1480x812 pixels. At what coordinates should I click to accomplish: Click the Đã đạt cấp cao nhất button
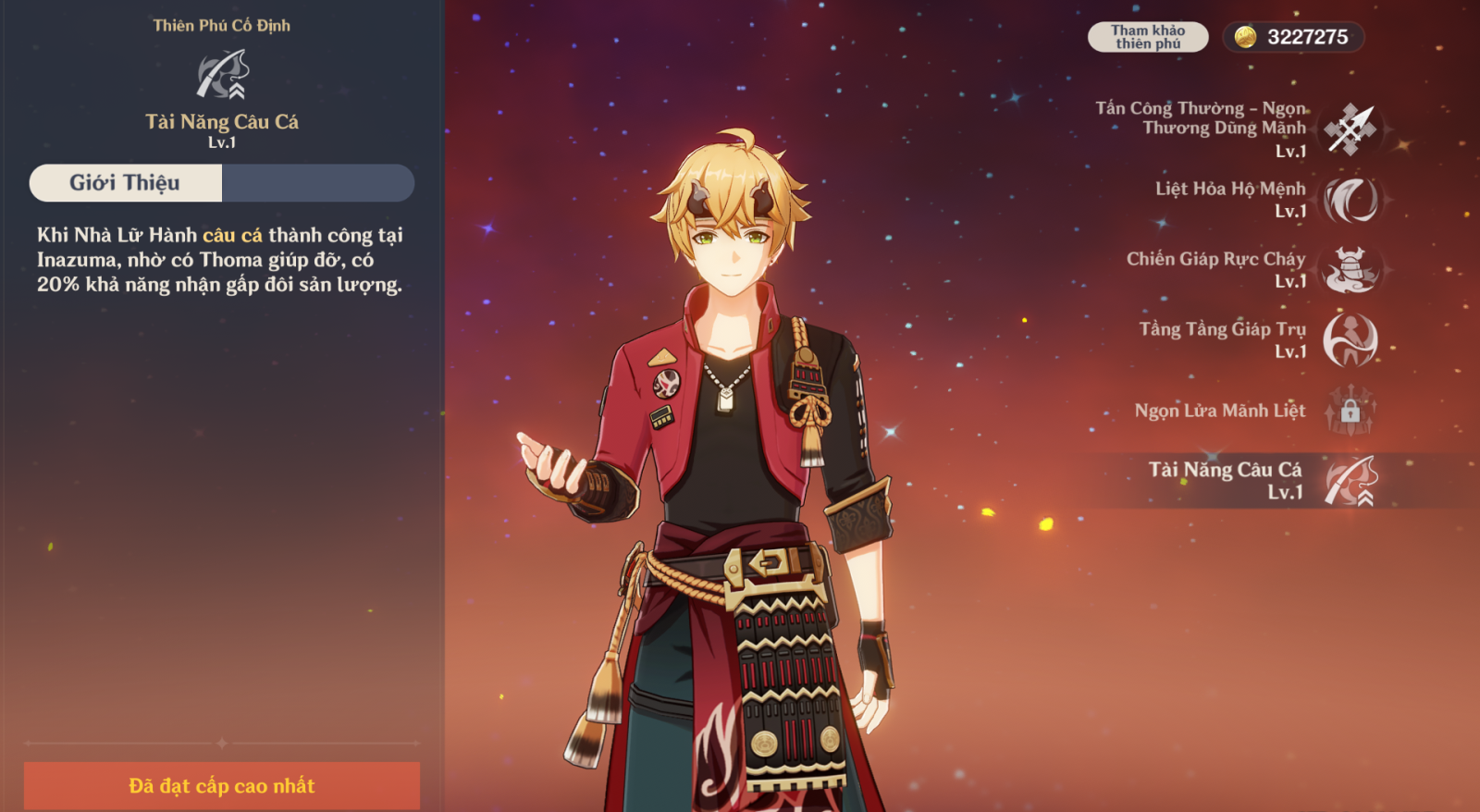coord(222,786)
